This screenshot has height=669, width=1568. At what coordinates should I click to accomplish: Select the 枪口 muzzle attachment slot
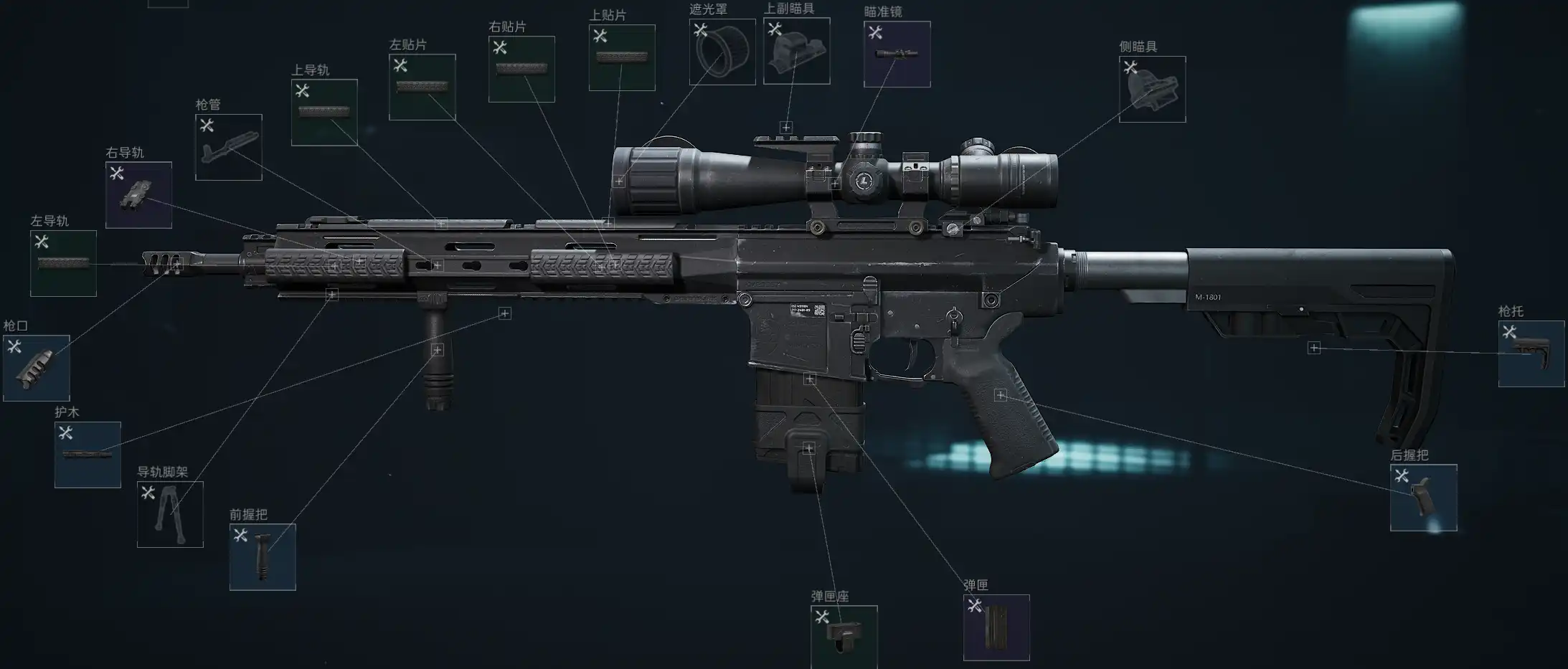point(37,368)
